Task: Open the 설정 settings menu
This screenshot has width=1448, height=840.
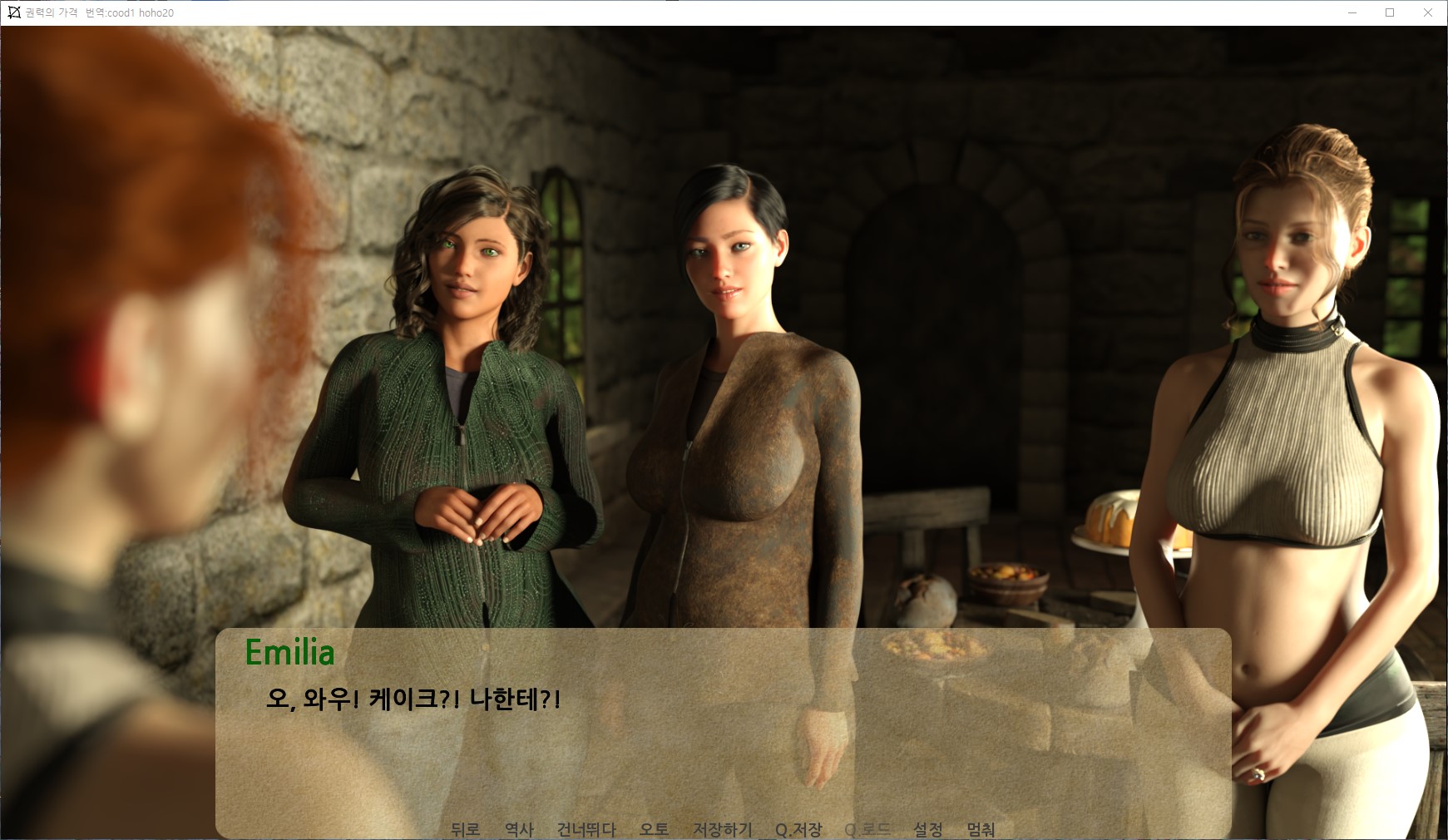Action: 928,829
